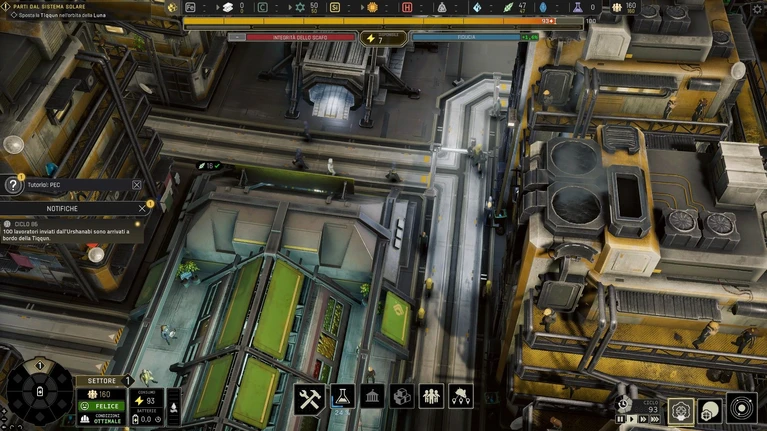Open the Felice sector happiness status
This screenshot has width=767, height=431.
pos(101,406)
